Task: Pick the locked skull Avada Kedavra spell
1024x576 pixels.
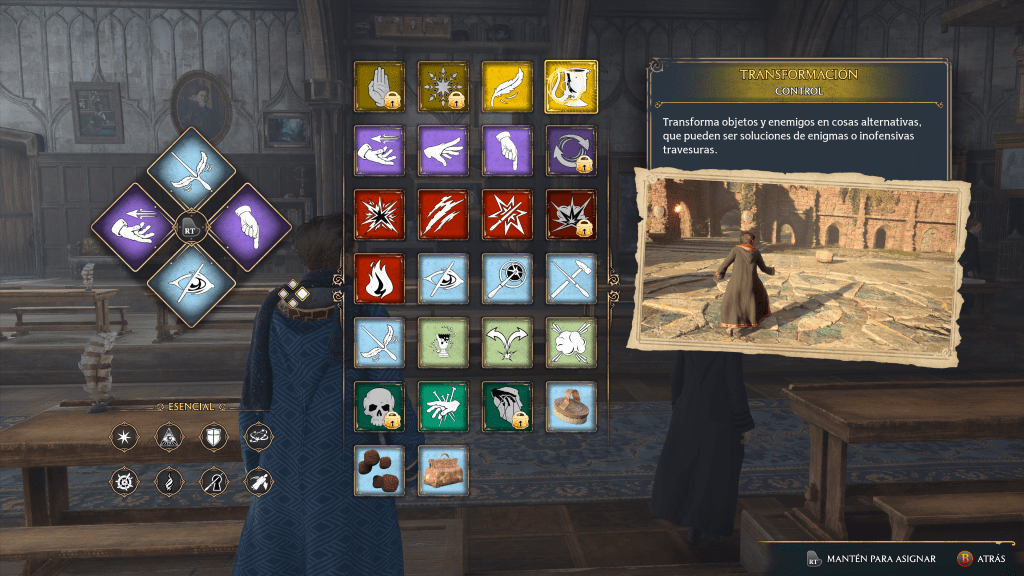Action: 379,406
